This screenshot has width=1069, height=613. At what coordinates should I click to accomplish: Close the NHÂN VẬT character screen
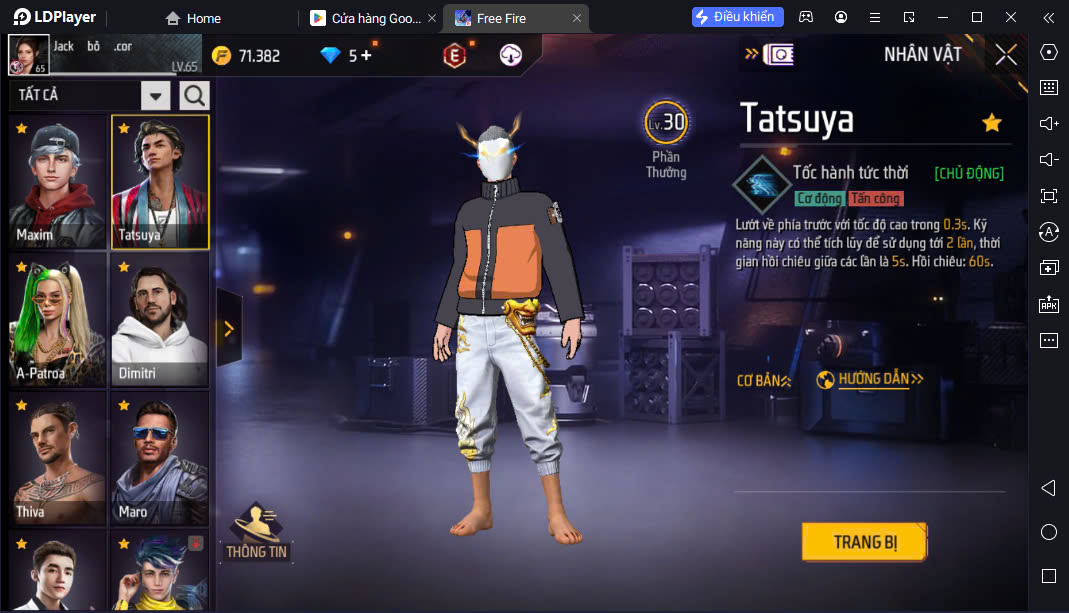tap(1006, 55)
